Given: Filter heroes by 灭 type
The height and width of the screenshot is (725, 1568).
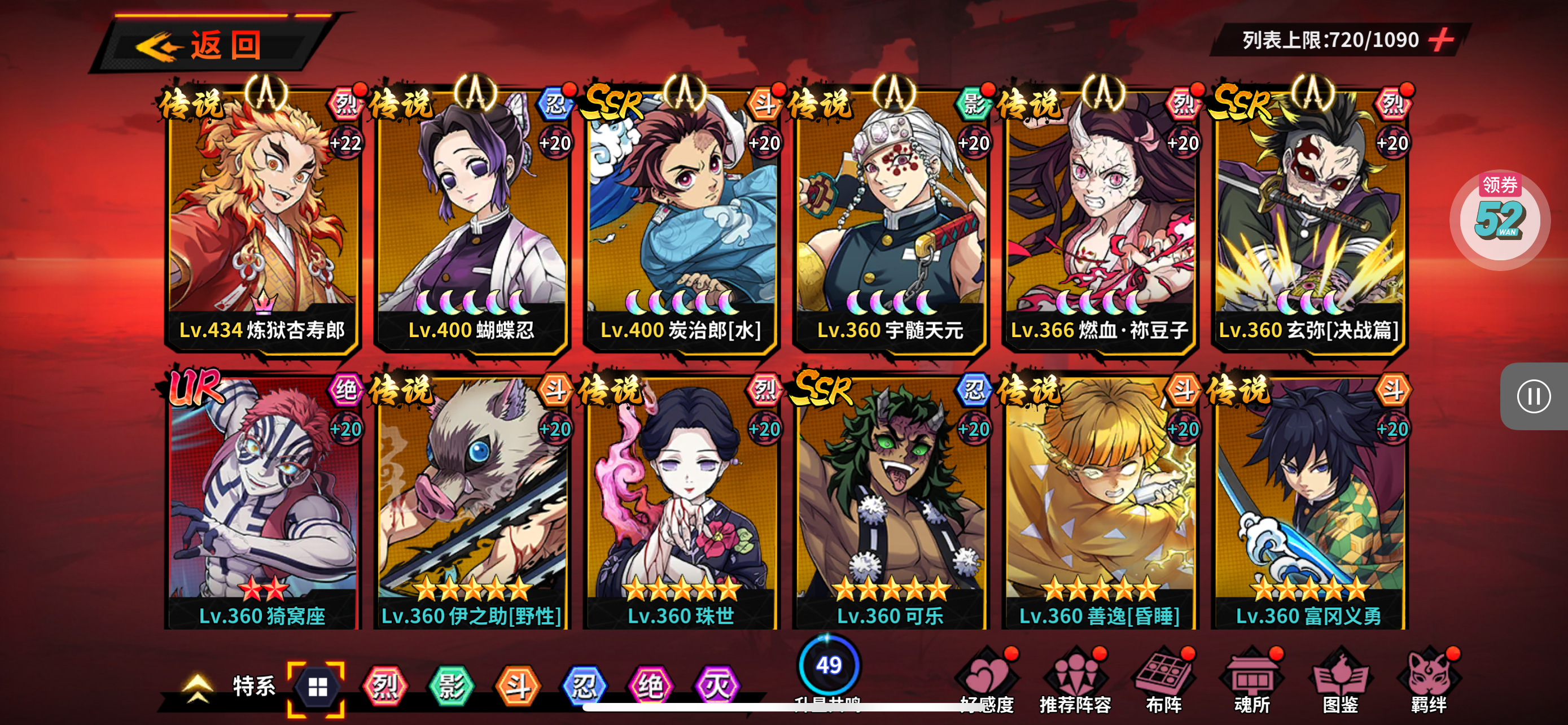Looking at the screenshot, I should pos(716,687).
